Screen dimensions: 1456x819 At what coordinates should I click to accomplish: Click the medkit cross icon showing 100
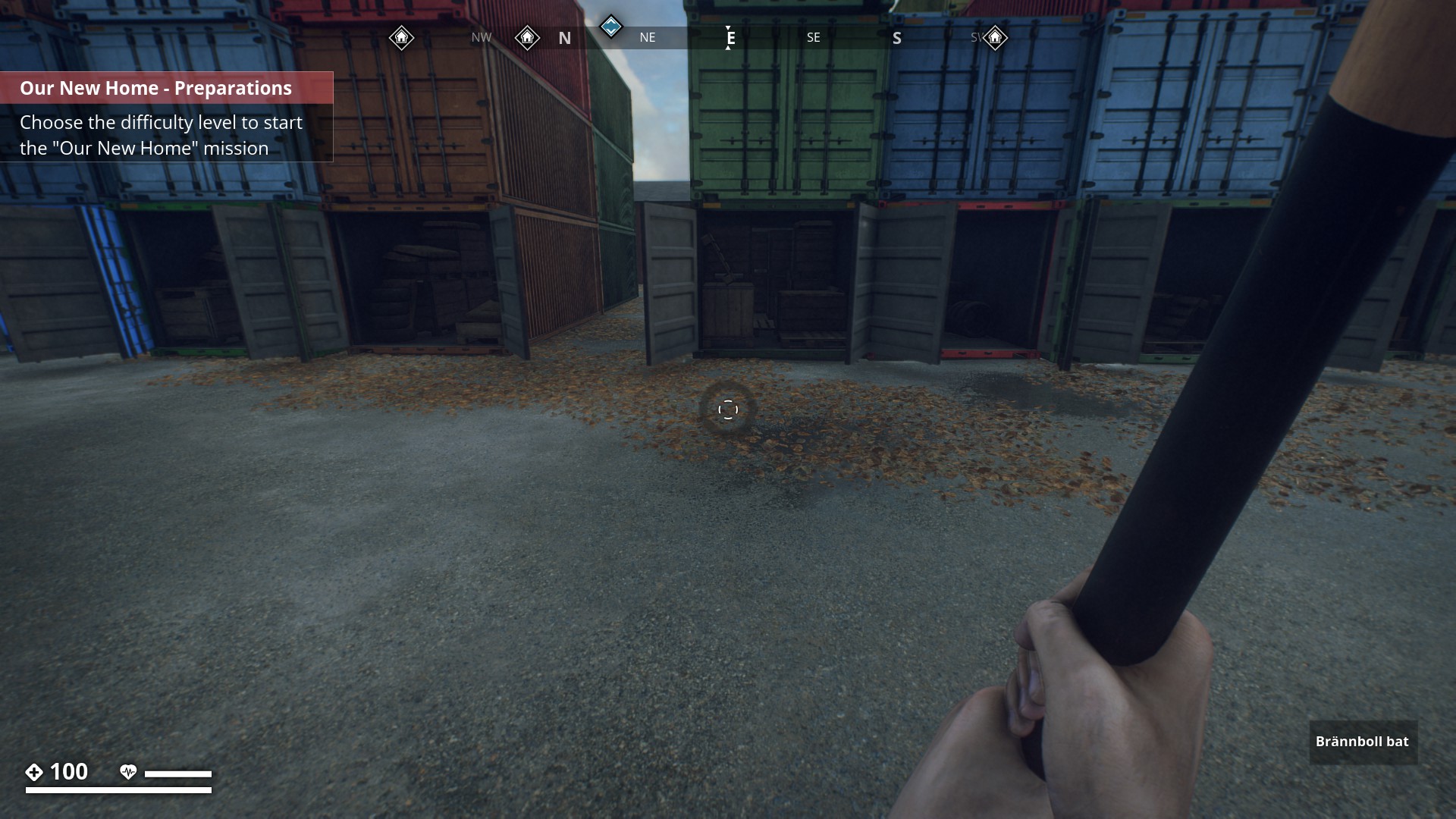pos(33,772)
